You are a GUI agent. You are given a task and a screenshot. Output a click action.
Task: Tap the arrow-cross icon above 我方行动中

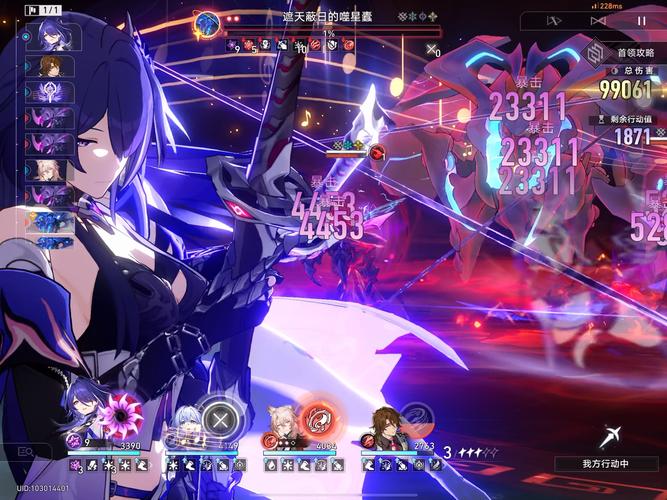point(612,437)
